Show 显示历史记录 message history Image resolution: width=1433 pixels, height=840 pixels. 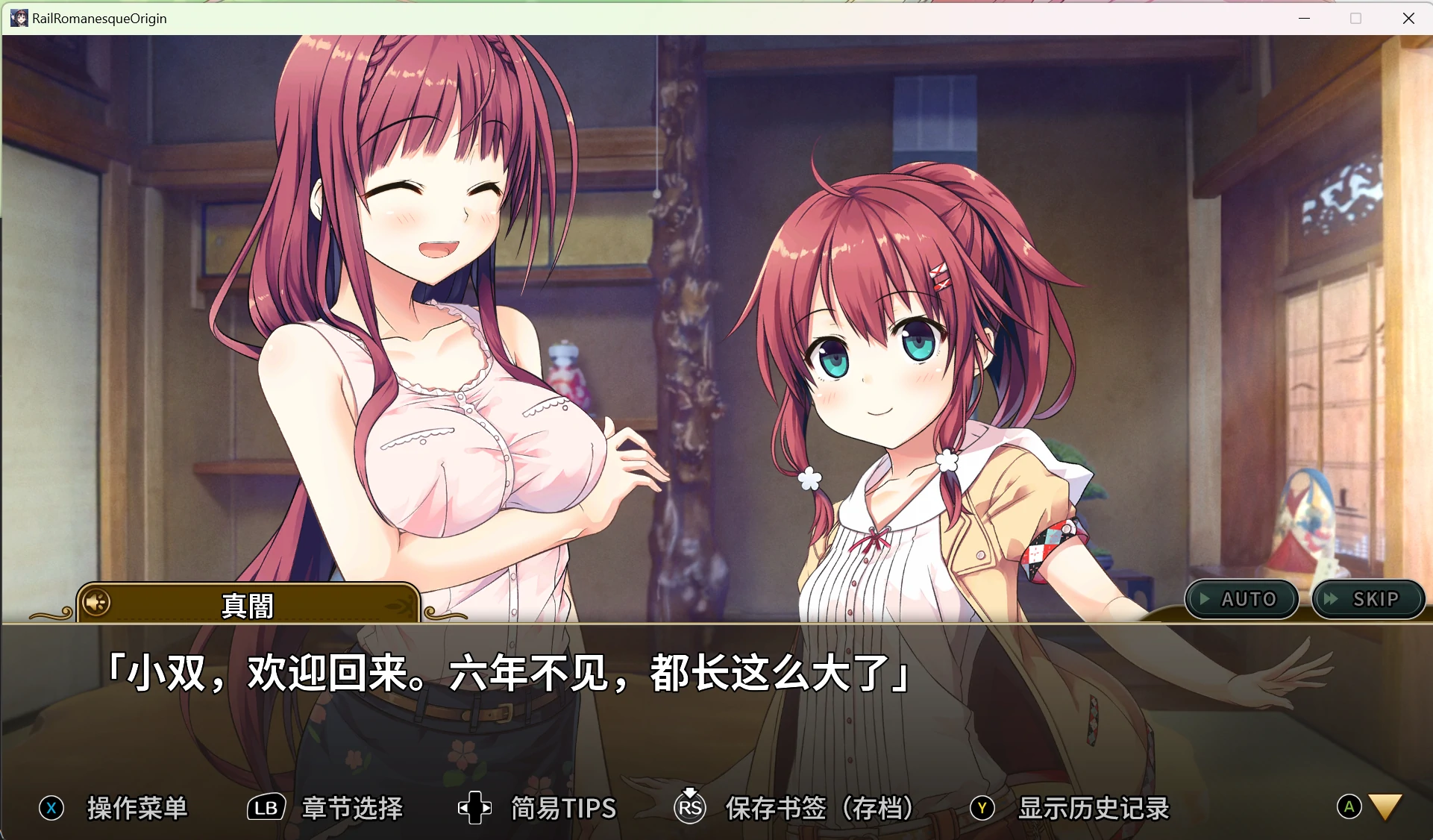1094,808
